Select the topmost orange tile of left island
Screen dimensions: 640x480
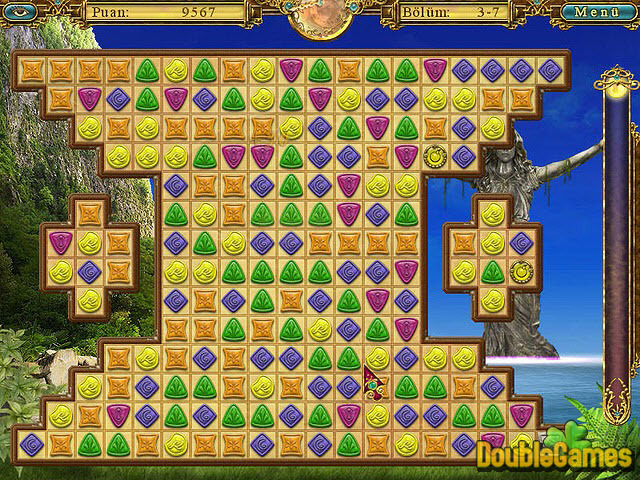[90, 213]
